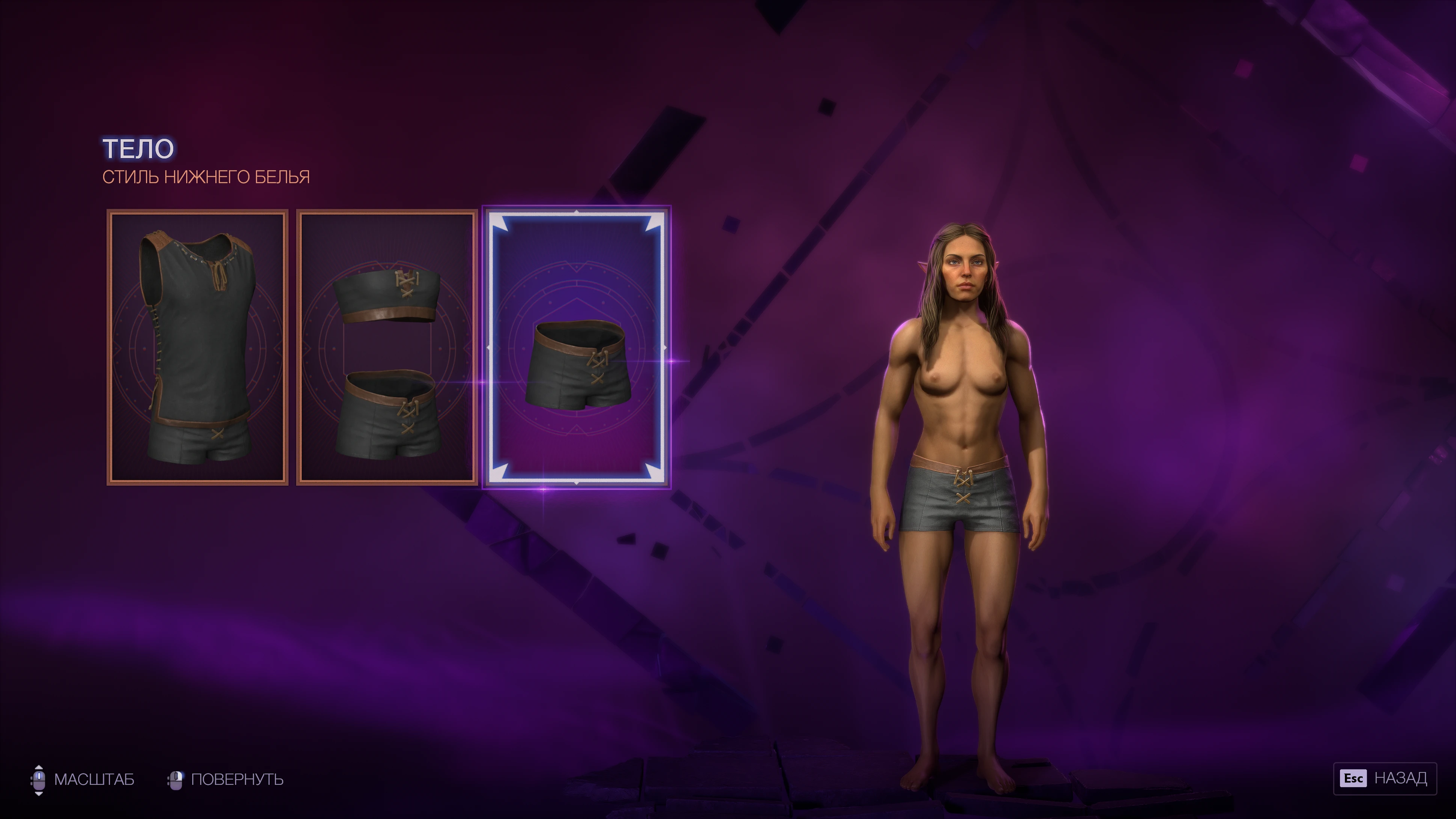Image resolution: width=1456 pixels, height=819 pixels.
Task: Pick the shorts-only underwear style card
Action: [x=576, y=347]
